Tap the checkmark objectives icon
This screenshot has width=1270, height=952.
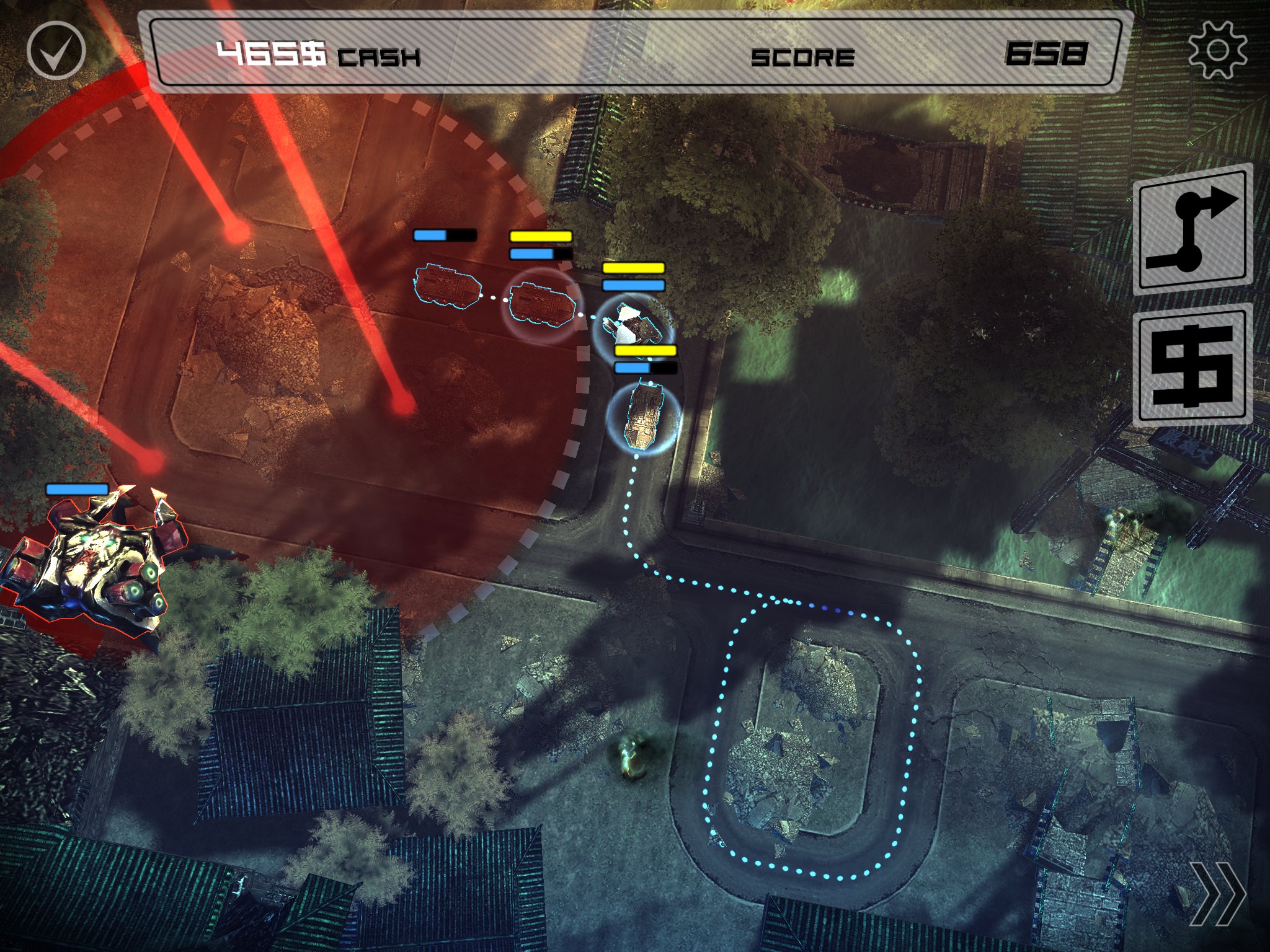(x=56, y=50)
